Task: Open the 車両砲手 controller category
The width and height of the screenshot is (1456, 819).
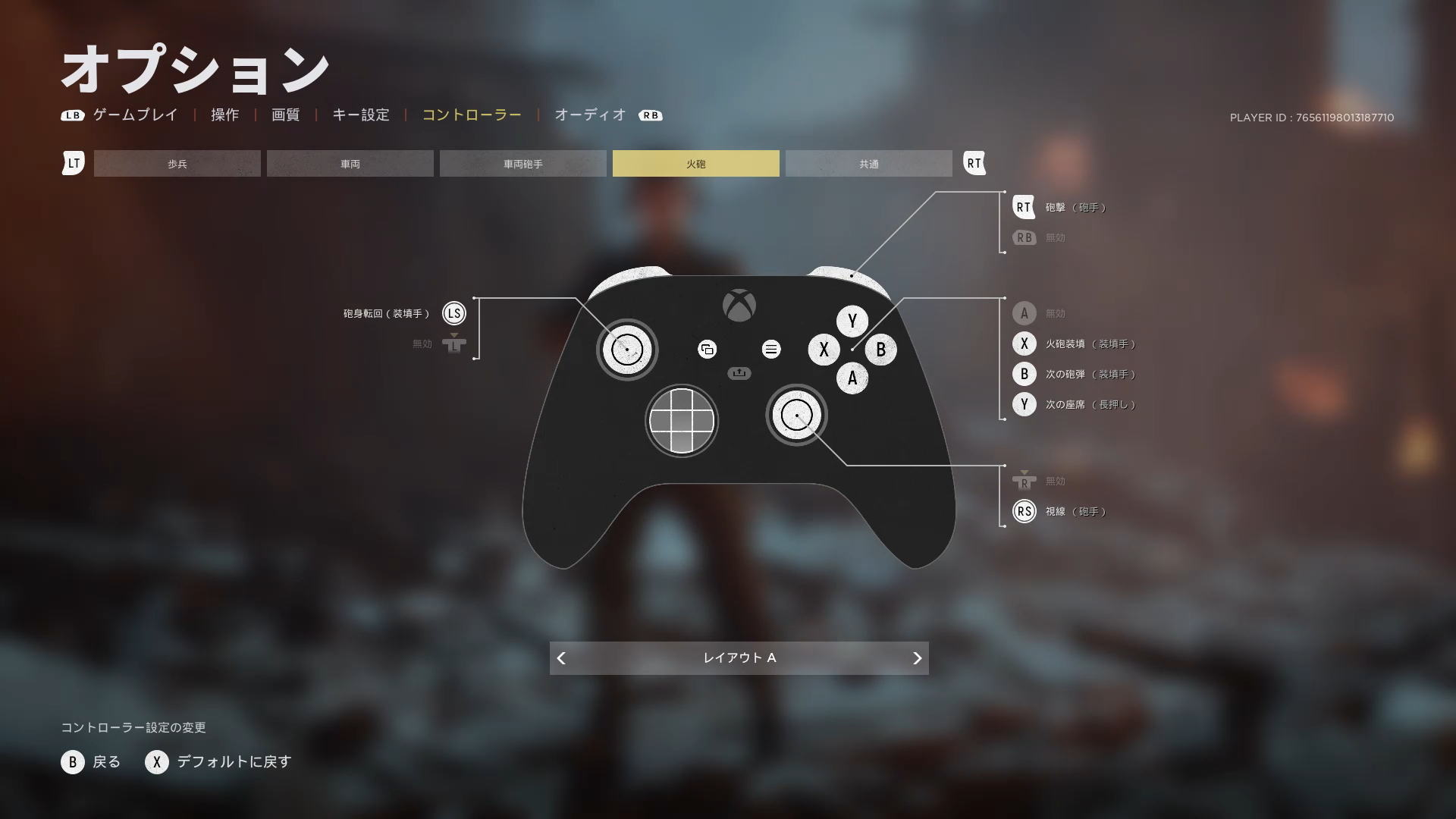Action: coord(523,164)
